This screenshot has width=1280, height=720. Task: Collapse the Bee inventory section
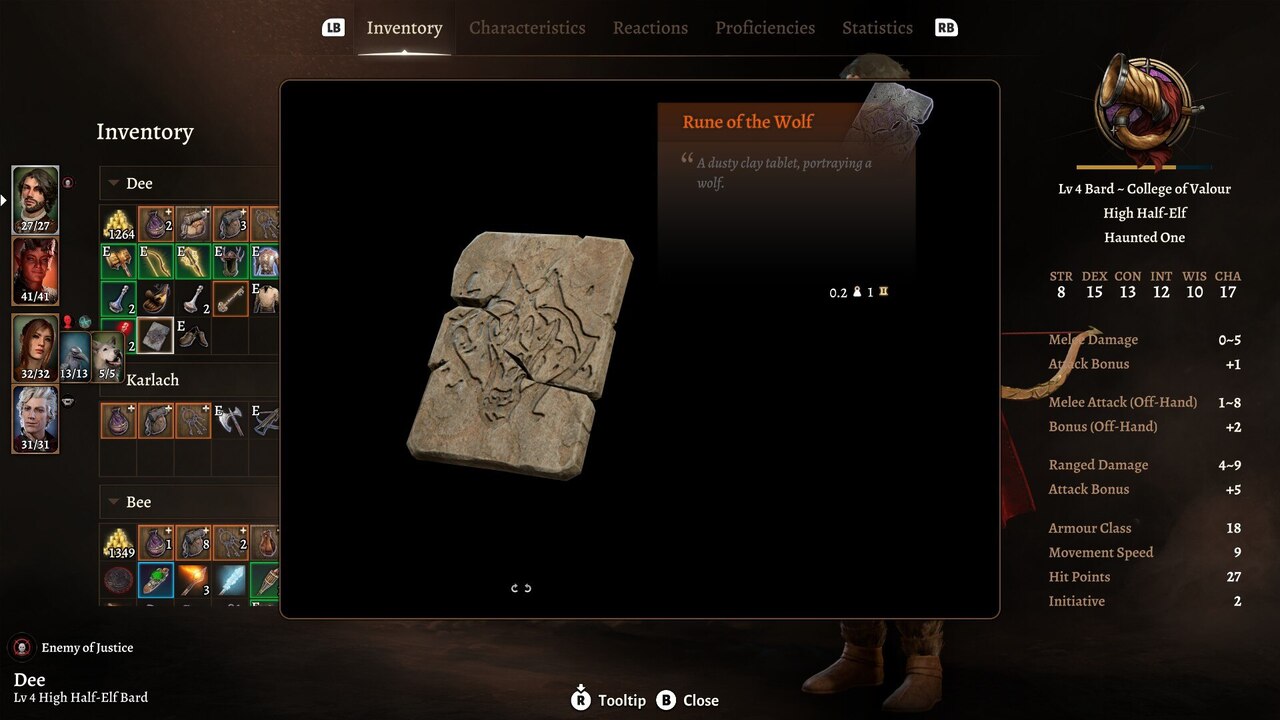(x=112, y=501)
